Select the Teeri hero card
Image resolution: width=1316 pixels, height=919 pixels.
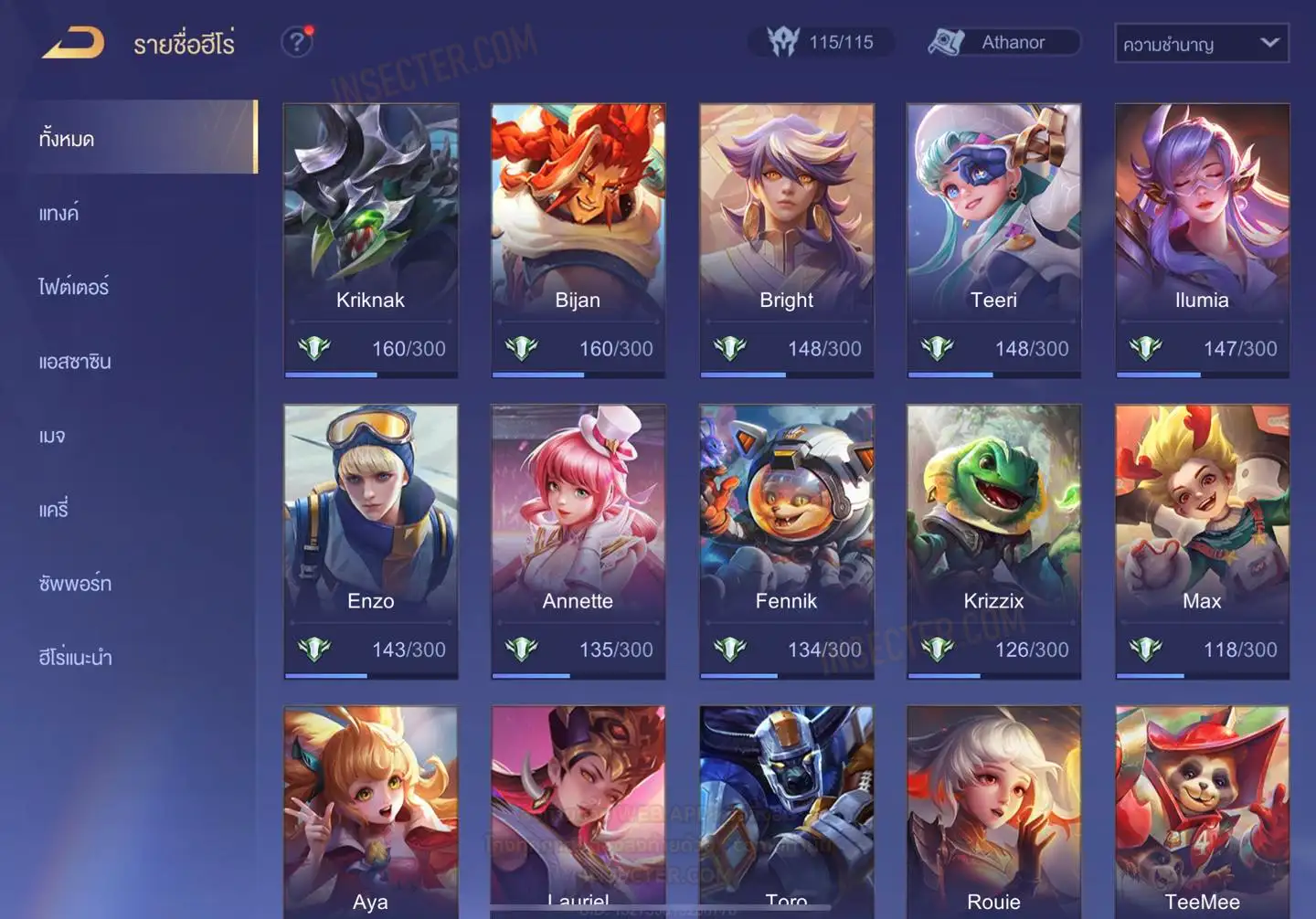tap(993, 239)
